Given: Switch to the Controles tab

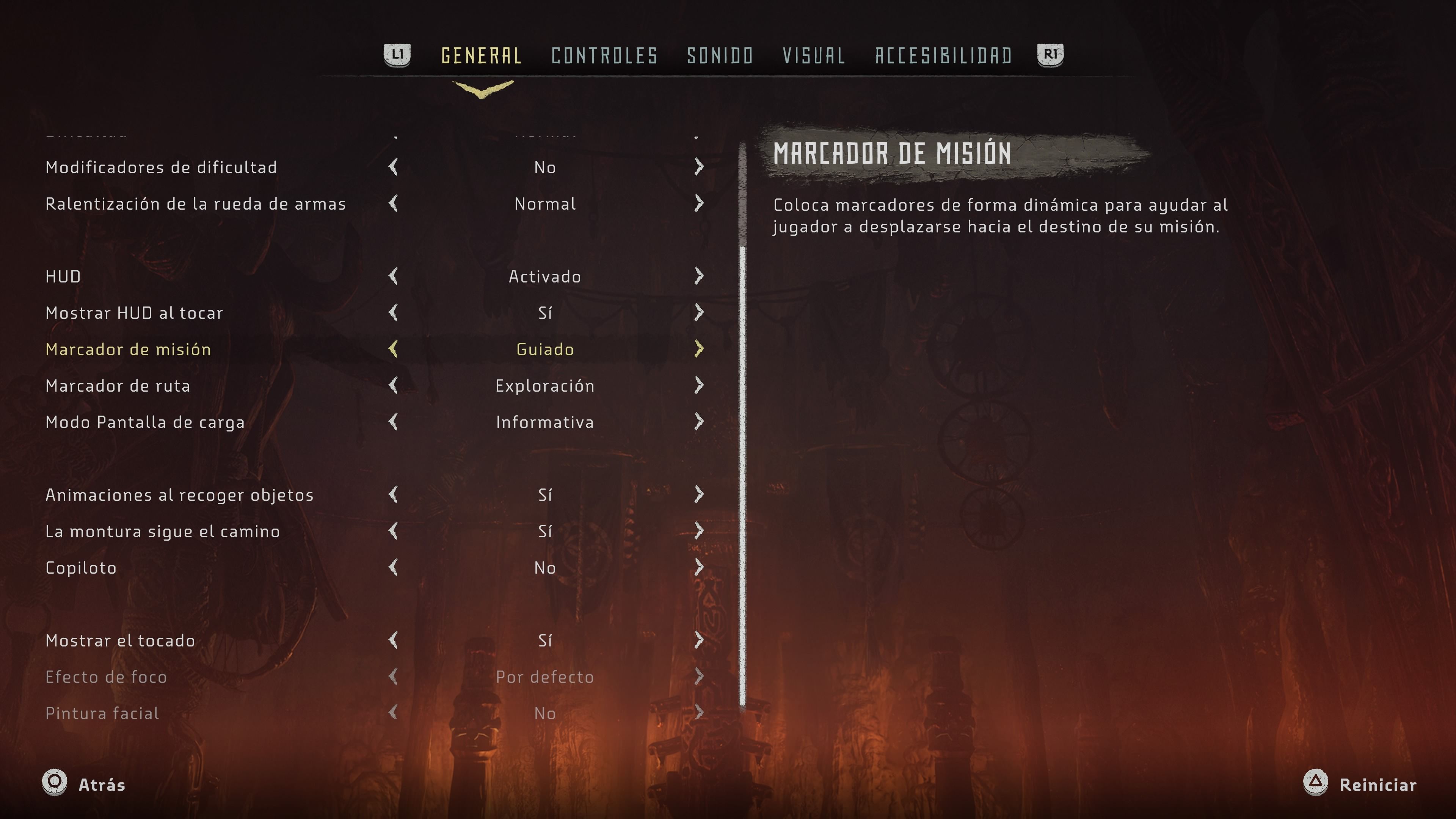Looking at the screenshot, I should (604, 55).
